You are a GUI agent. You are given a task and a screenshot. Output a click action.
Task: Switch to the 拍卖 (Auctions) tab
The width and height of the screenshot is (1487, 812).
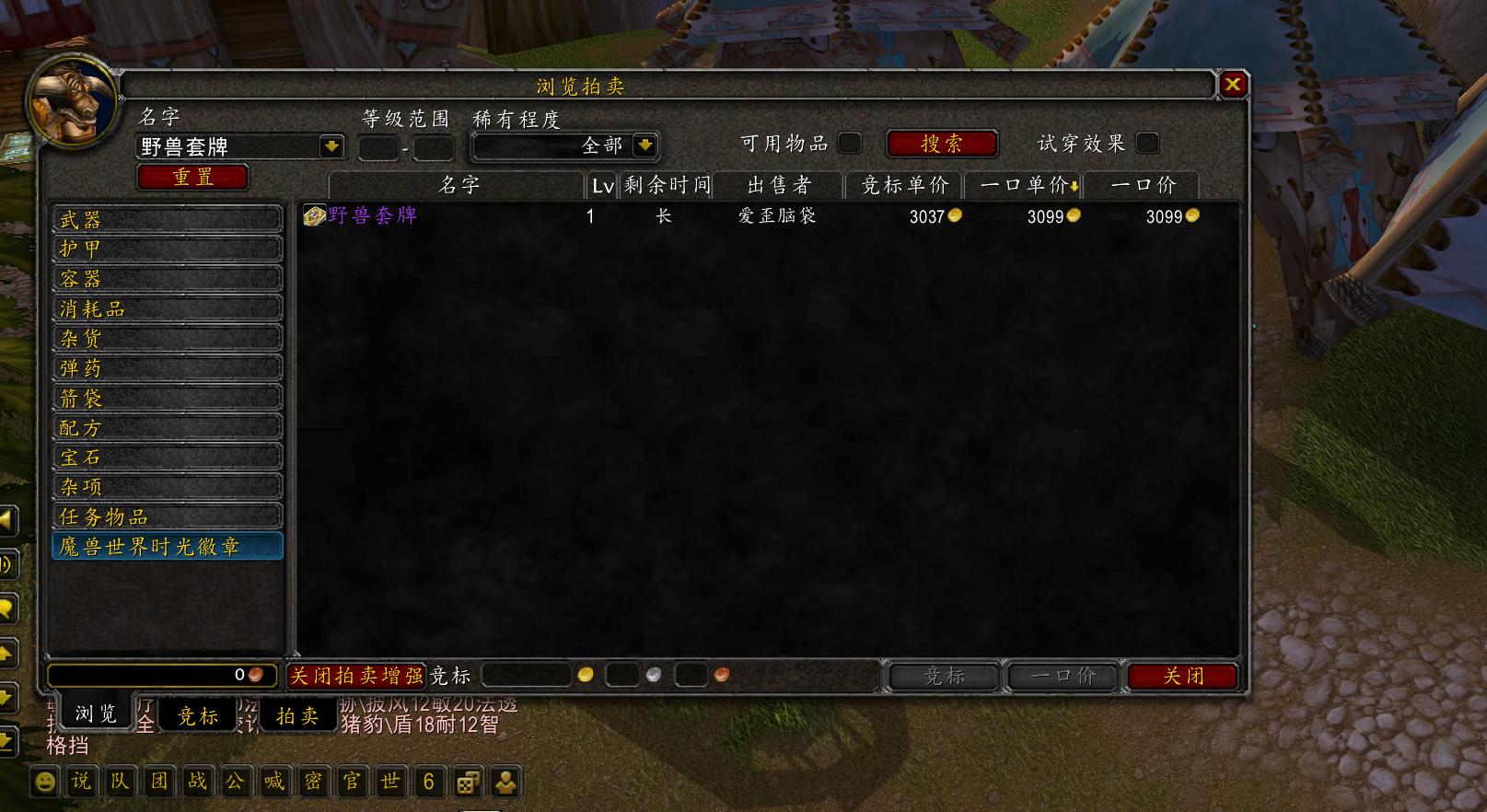click(x=297, y=714)
